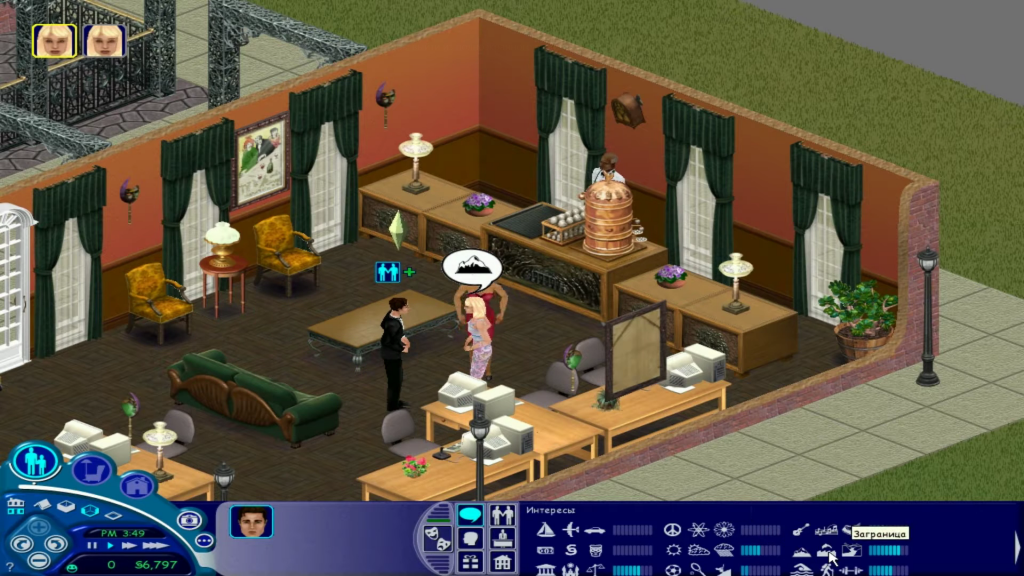Pause the game speed
Viewport: 1024px width, 576px height.
click(92, 546)
